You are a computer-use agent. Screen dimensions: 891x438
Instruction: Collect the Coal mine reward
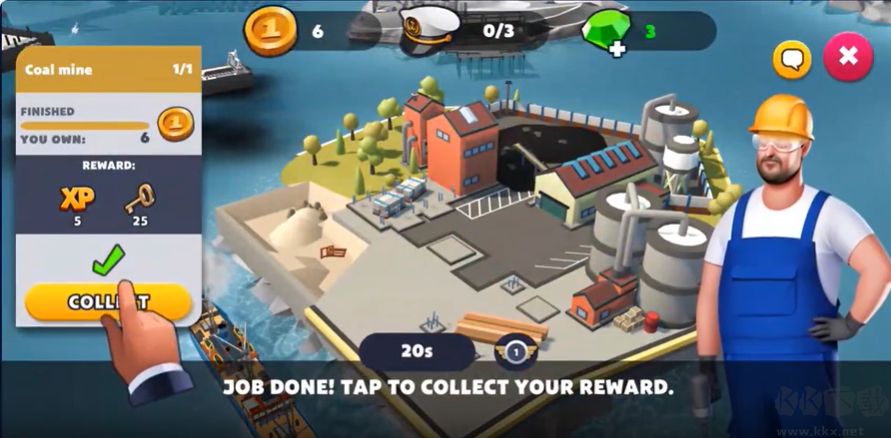[x=108, y=302]
